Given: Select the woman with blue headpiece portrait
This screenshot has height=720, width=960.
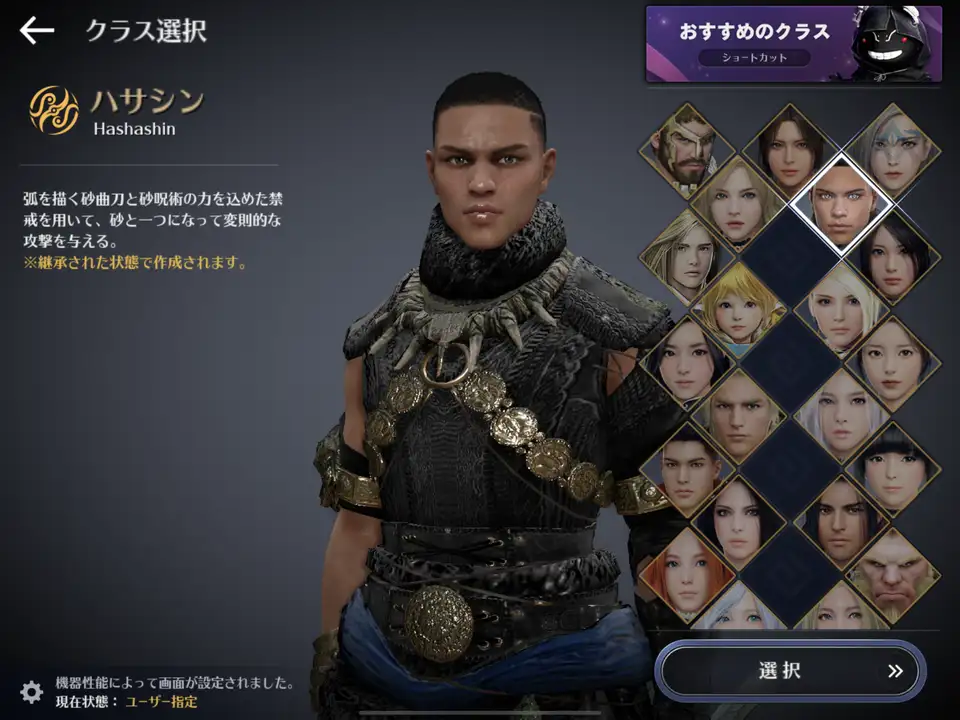Looking at the screenshot, I should tap(892, 150).
